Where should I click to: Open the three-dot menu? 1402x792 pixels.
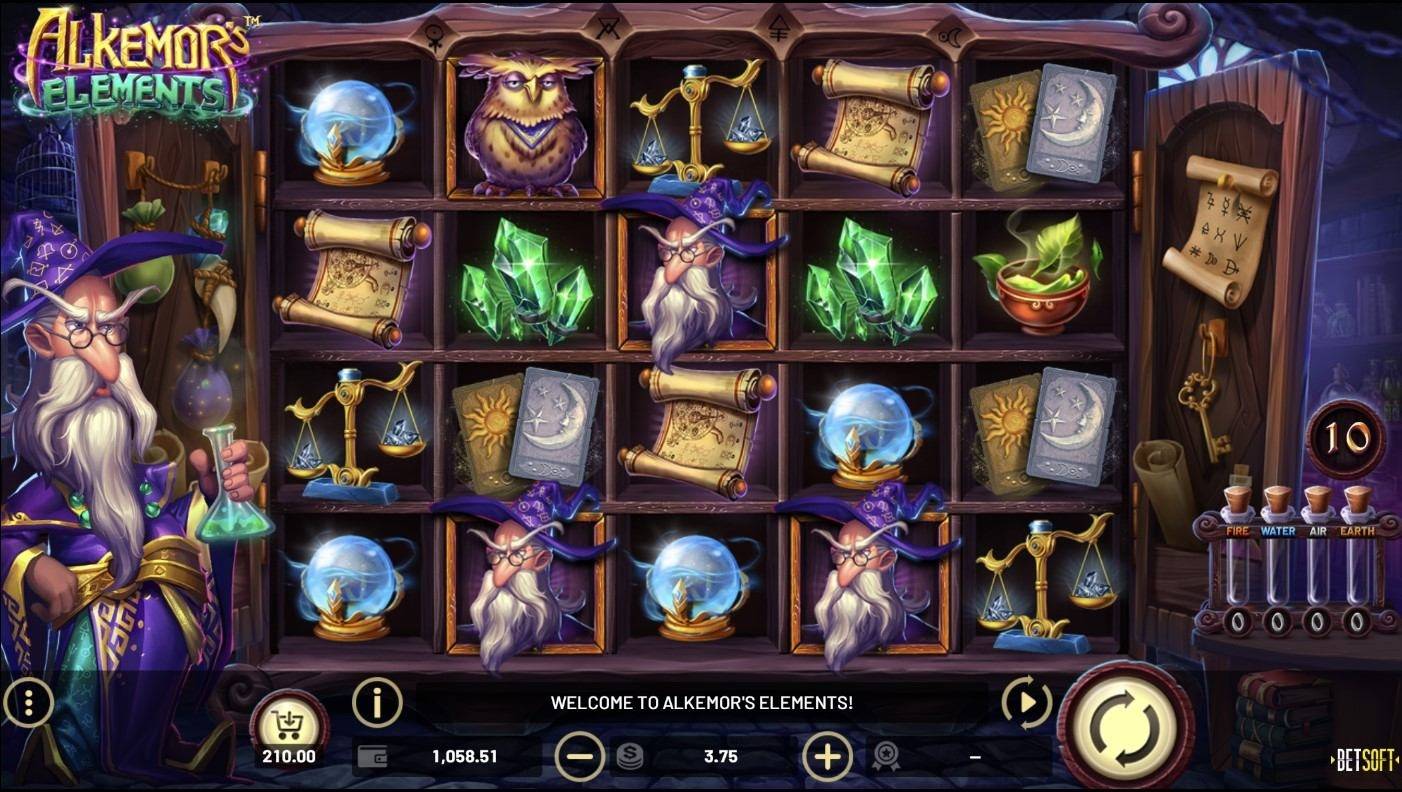(x=27, y=703)
